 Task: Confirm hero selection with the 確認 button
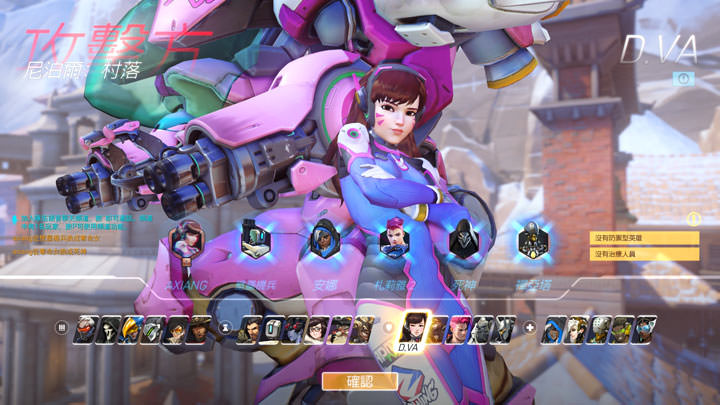[x=360, y=381]
